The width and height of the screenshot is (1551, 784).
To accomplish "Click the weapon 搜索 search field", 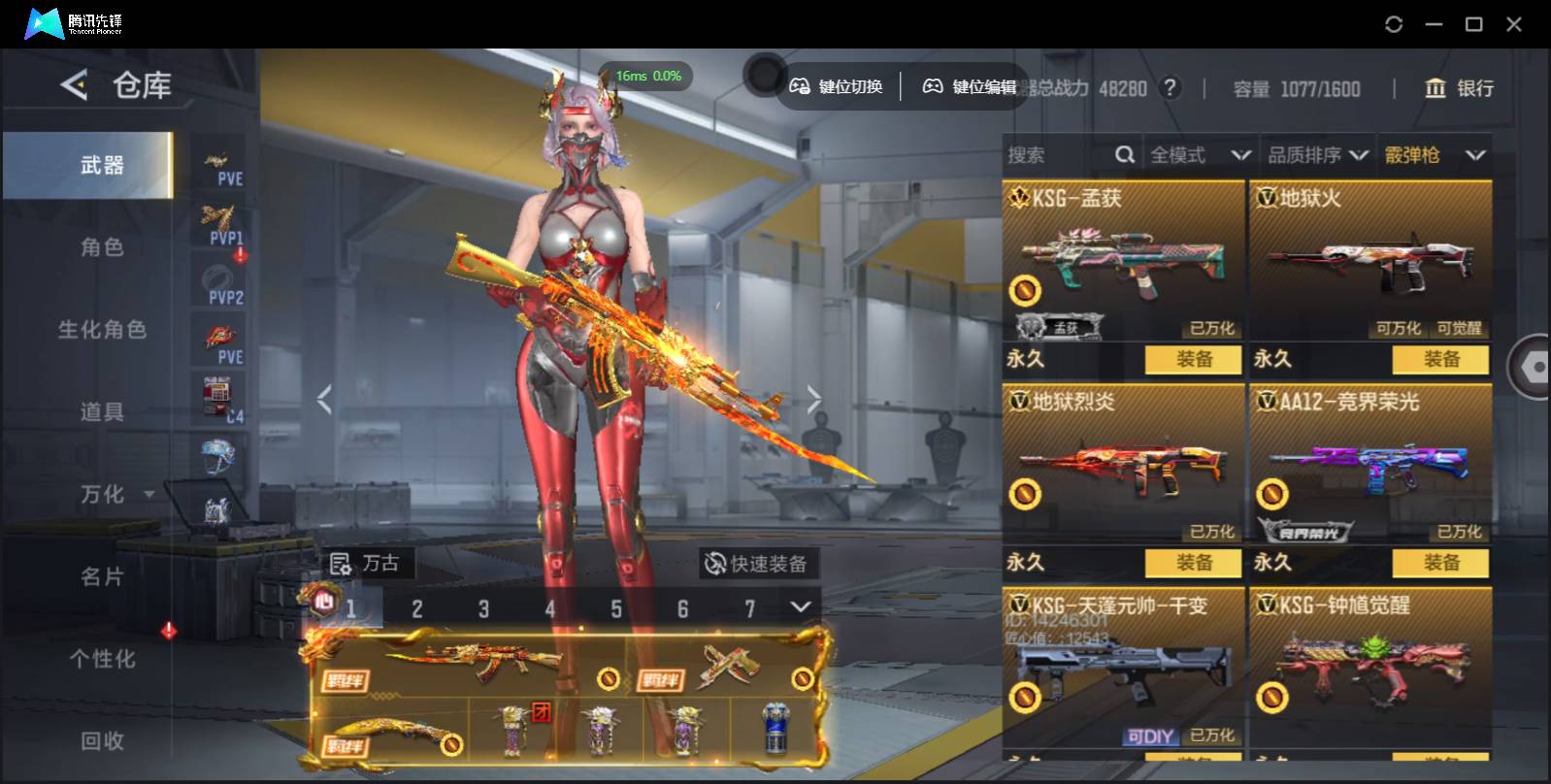I will [x=1058, y=155].
